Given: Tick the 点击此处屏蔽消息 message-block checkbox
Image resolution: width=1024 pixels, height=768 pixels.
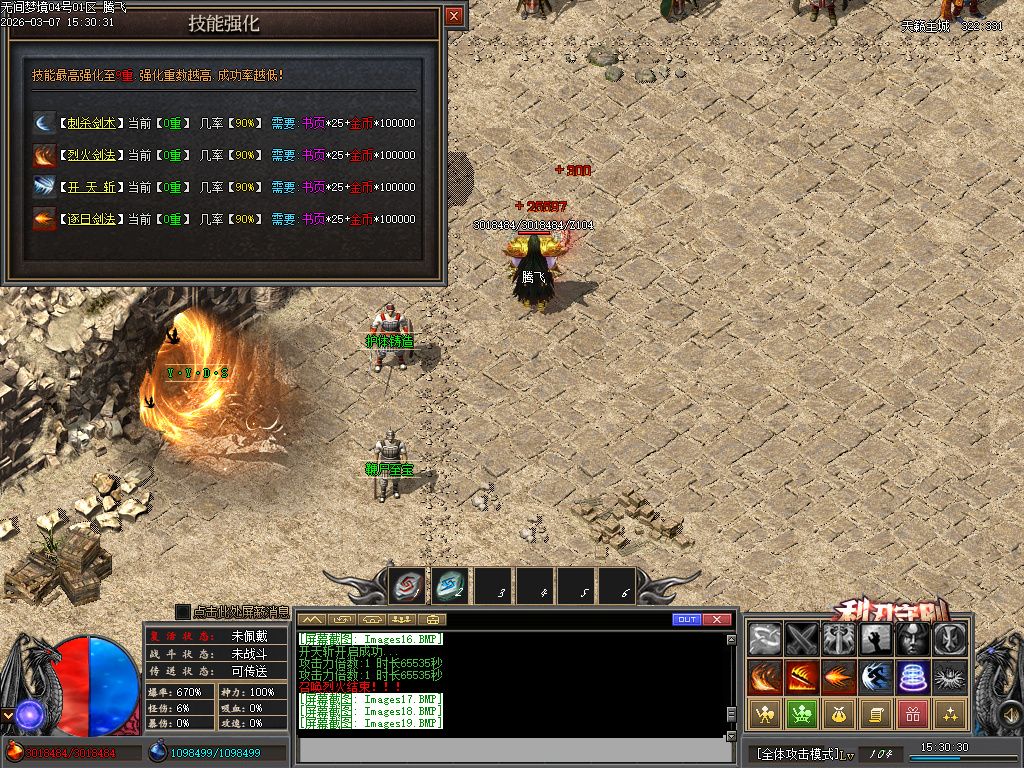Looking at the screenshot, I should click(x=182, y=611).
